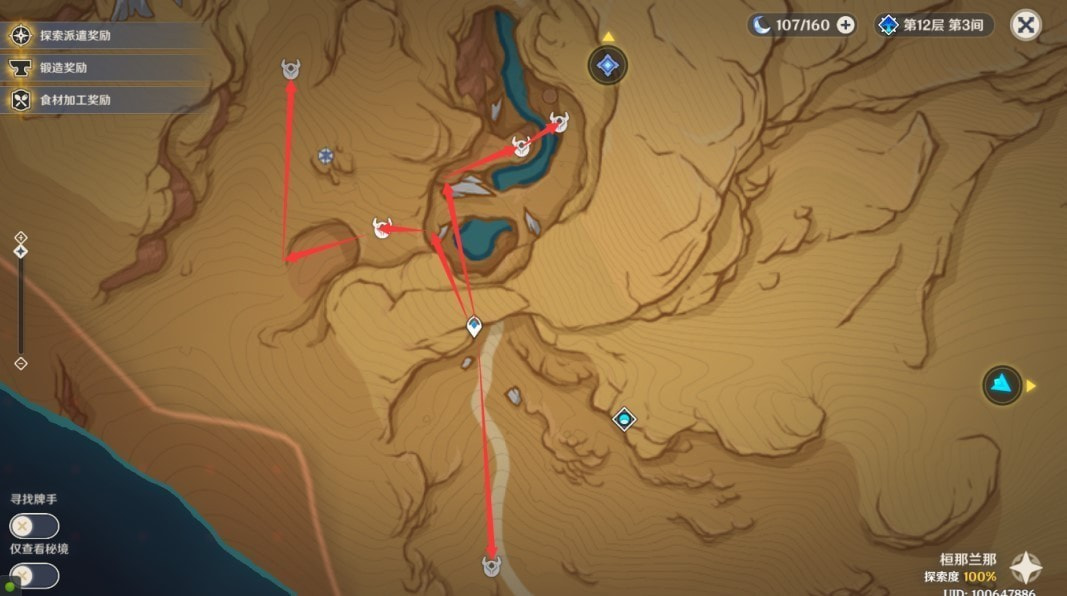The height and width of the screenshot is (596, 1067).
Task: Open the Spiral Abyss floor 12 shortcut
Action: click(934, 25)
